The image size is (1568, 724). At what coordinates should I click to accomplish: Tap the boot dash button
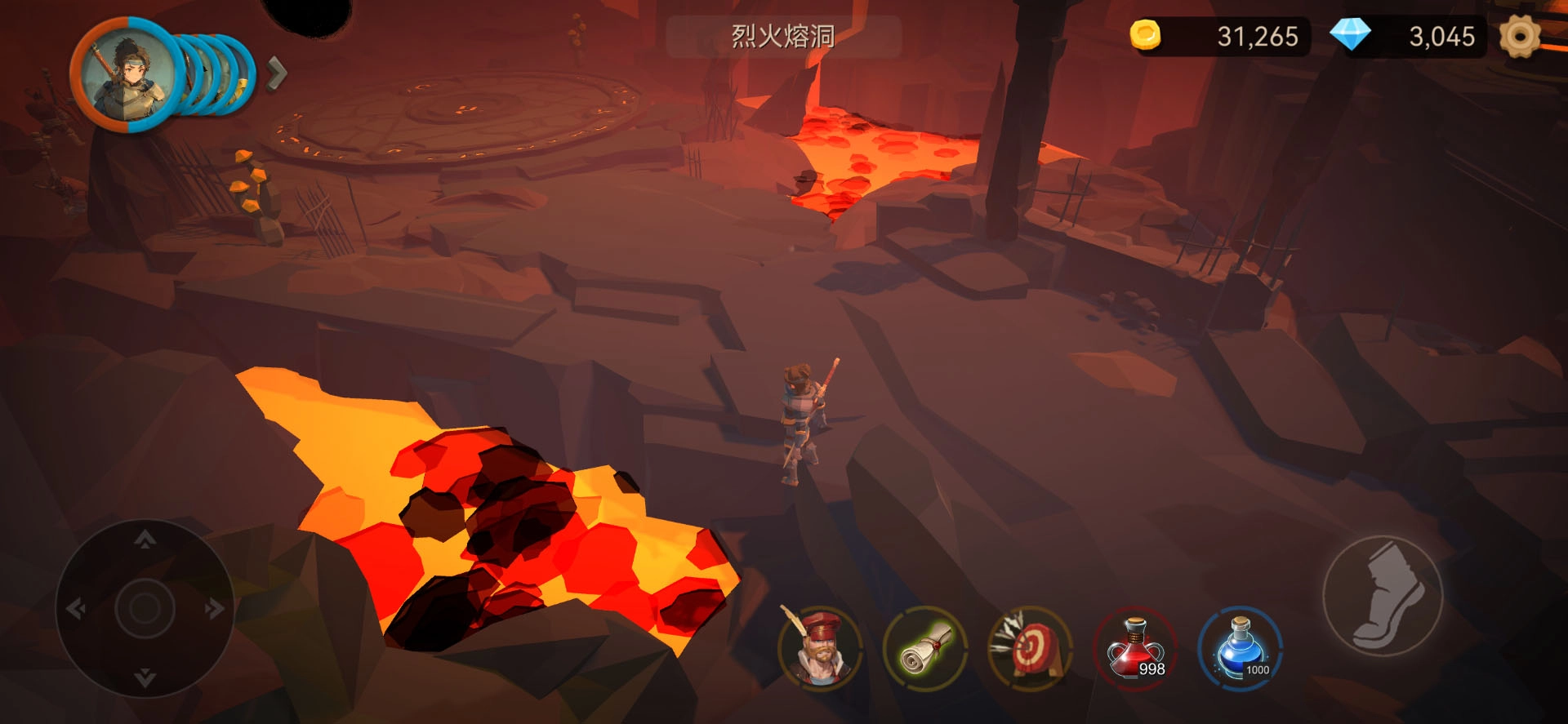click(x=1383, y=596)
